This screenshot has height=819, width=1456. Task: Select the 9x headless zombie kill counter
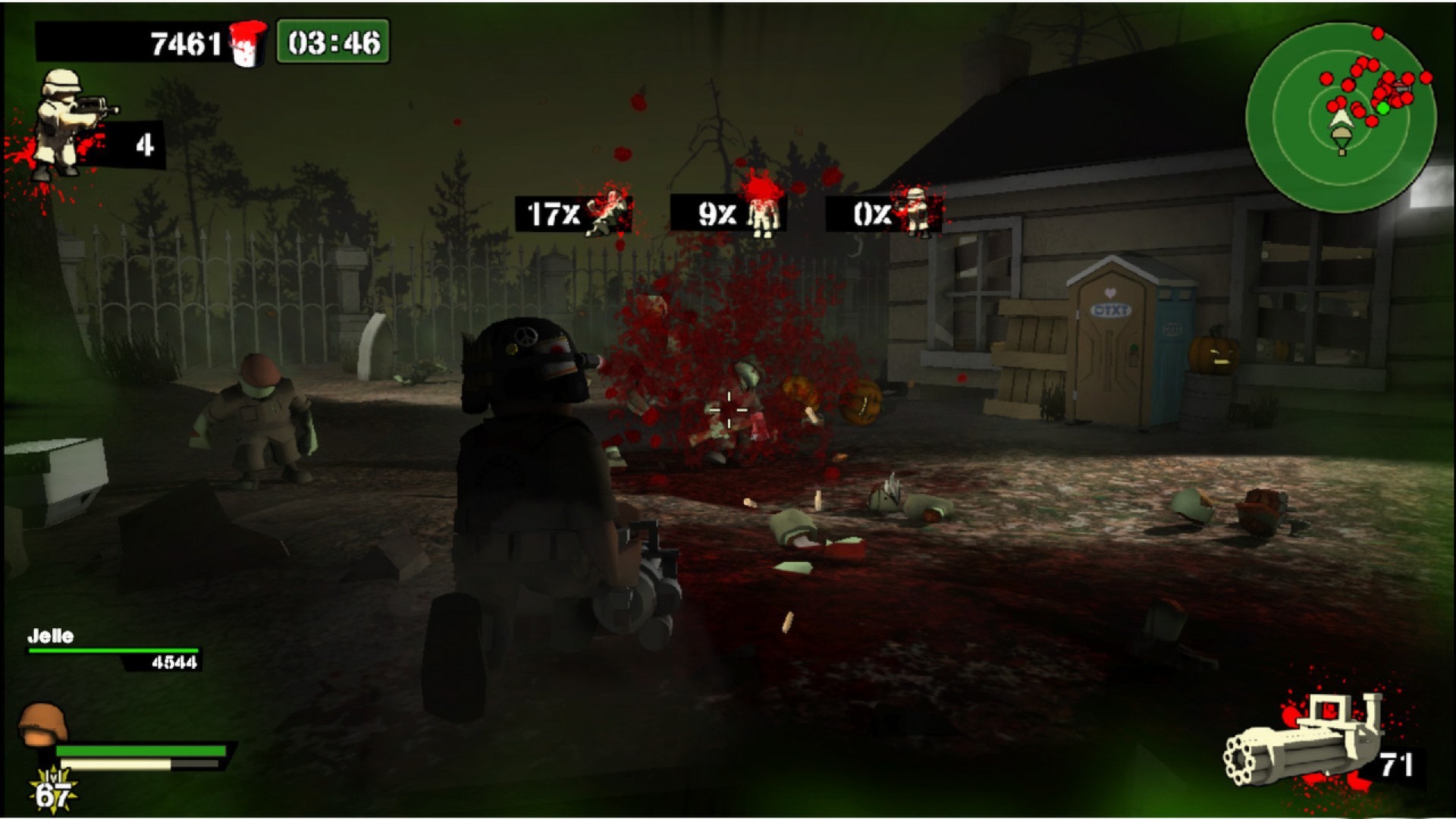pos(728,214)
